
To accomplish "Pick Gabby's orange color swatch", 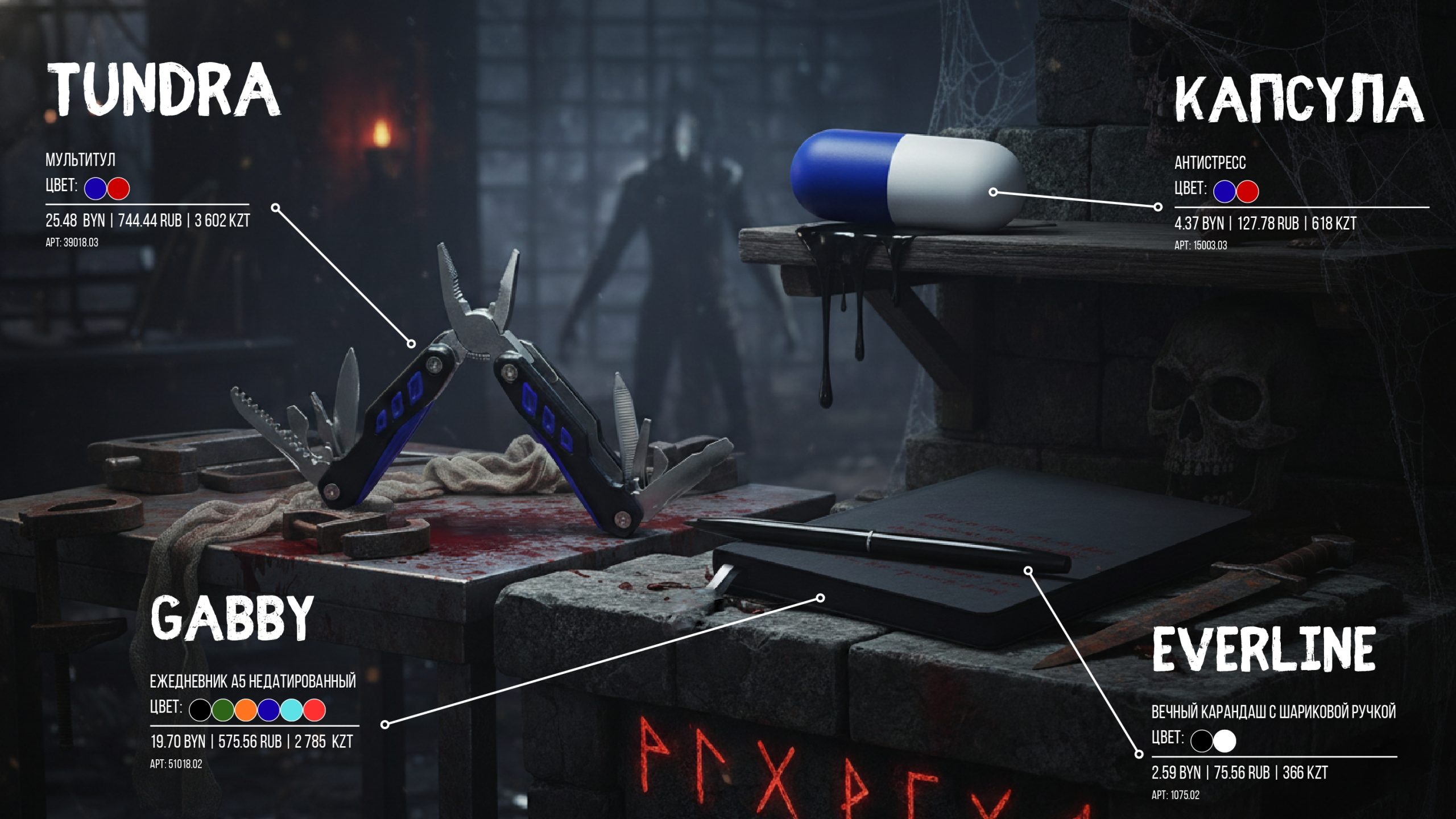I will [x=246, y=710].
